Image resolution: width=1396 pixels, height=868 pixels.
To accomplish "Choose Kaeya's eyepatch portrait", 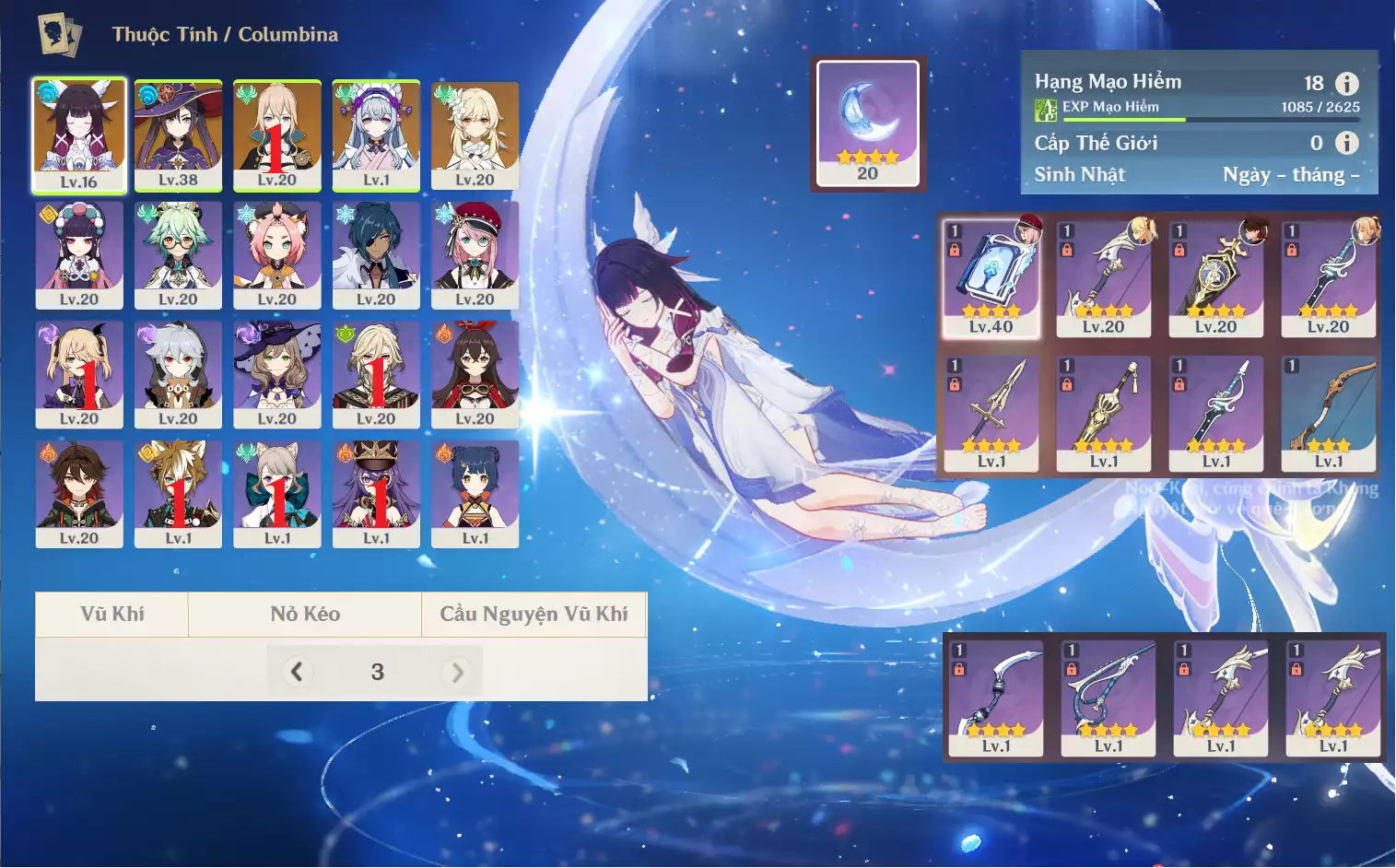I will 376,254.
